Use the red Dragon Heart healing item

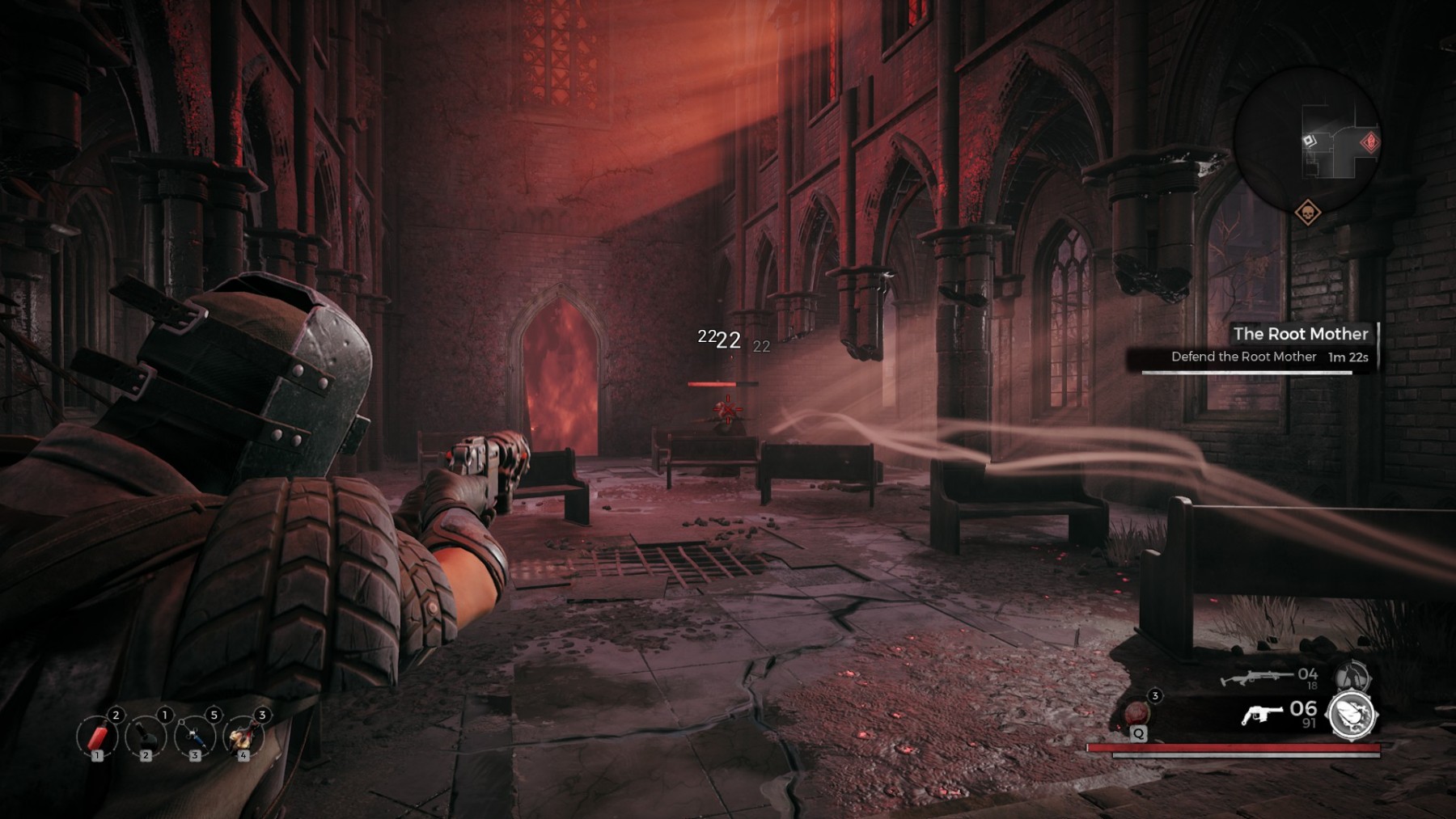click(x=1138, y=712)
